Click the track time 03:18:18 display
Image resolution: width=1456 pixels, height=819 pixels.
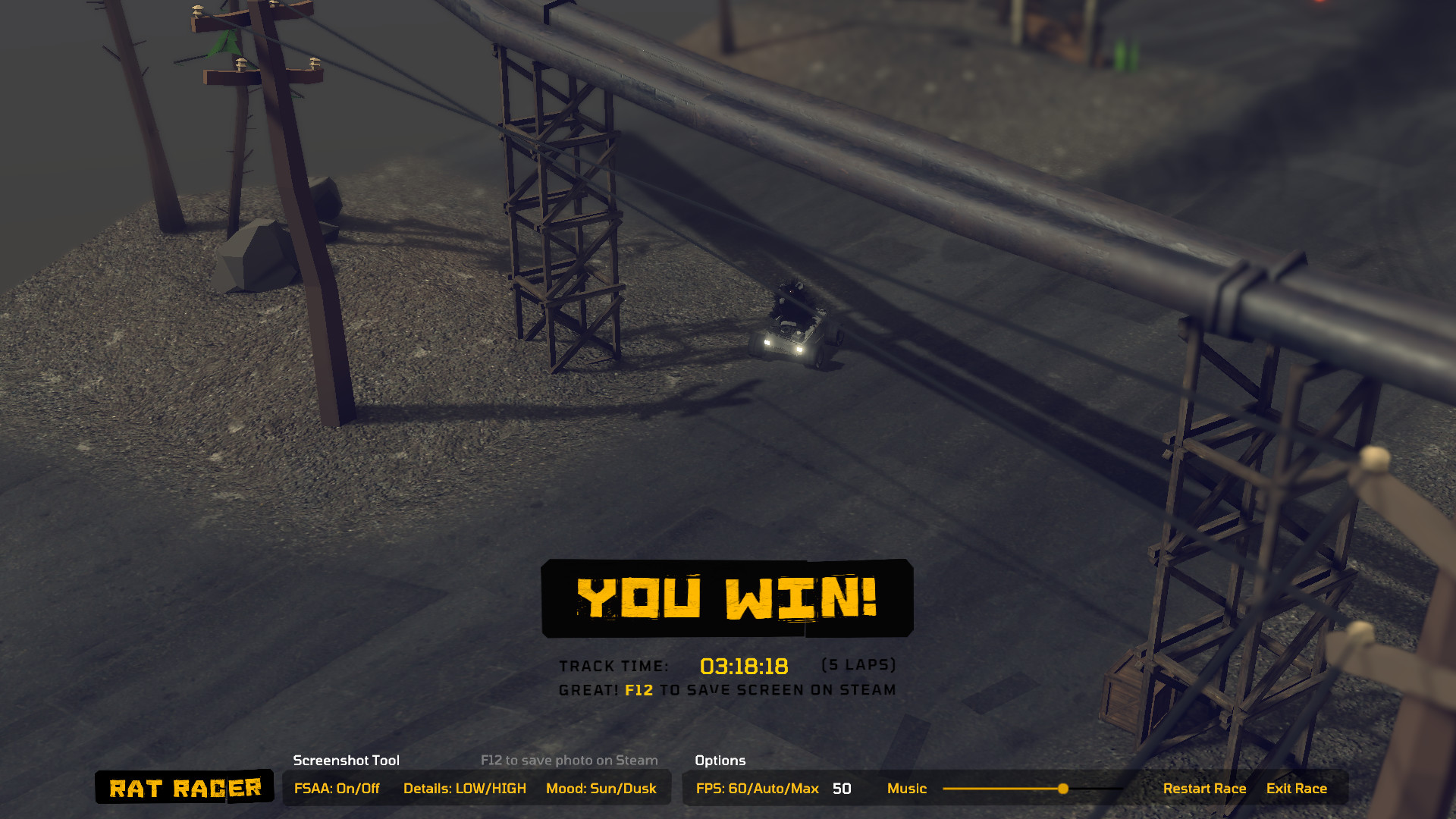coord(744,667)
